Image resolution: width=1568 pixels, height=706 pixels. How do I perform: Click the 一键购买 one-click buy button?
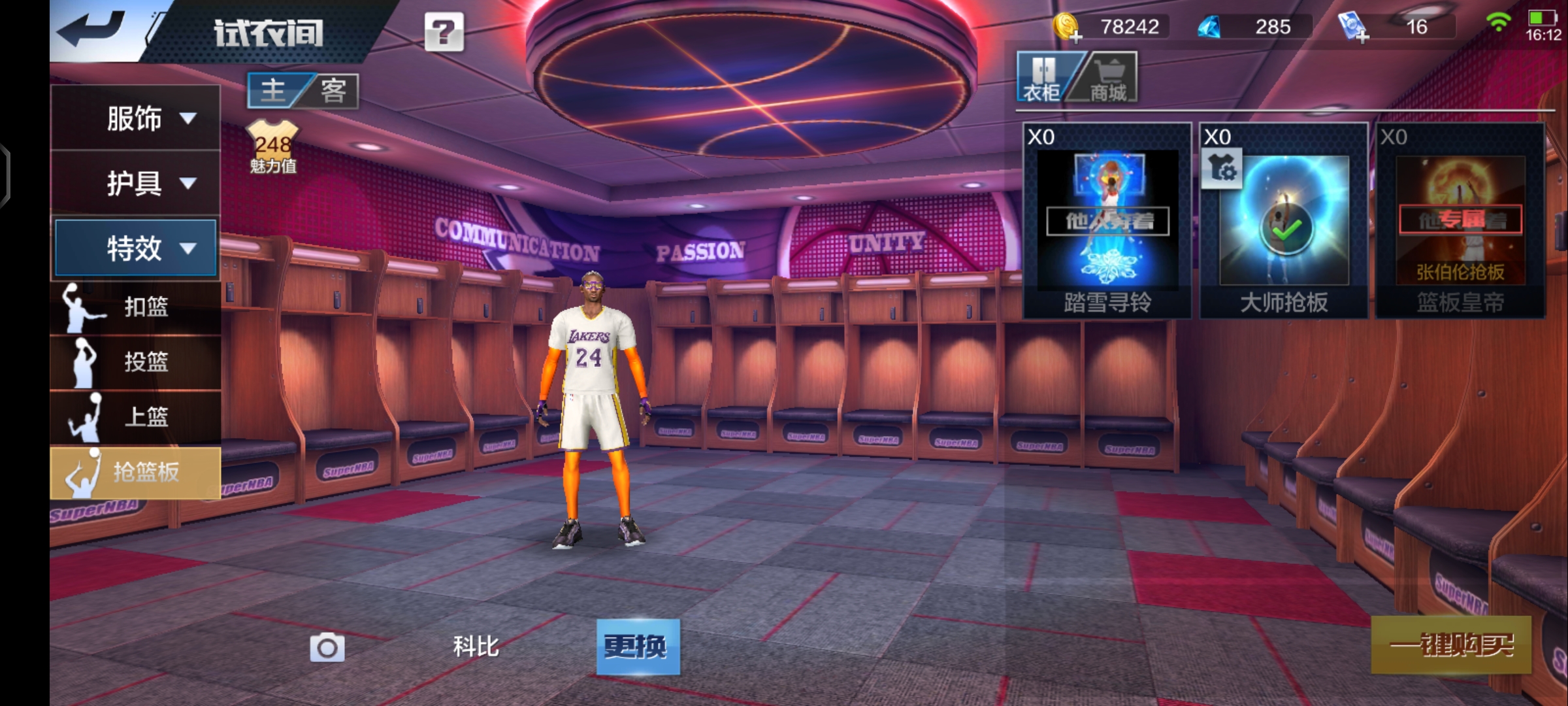point(1451,645)
